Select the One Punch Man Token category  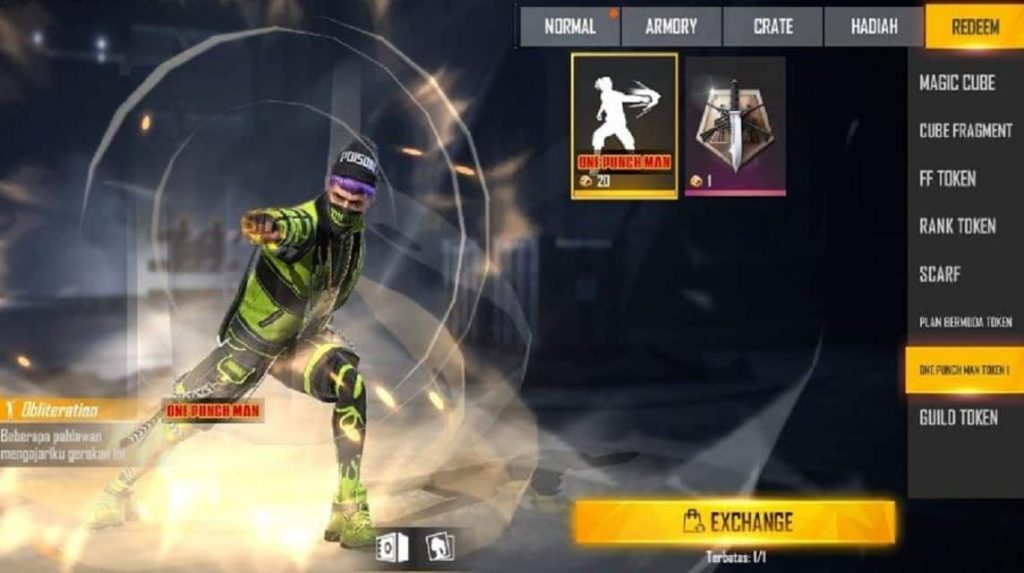coord(965,370)
